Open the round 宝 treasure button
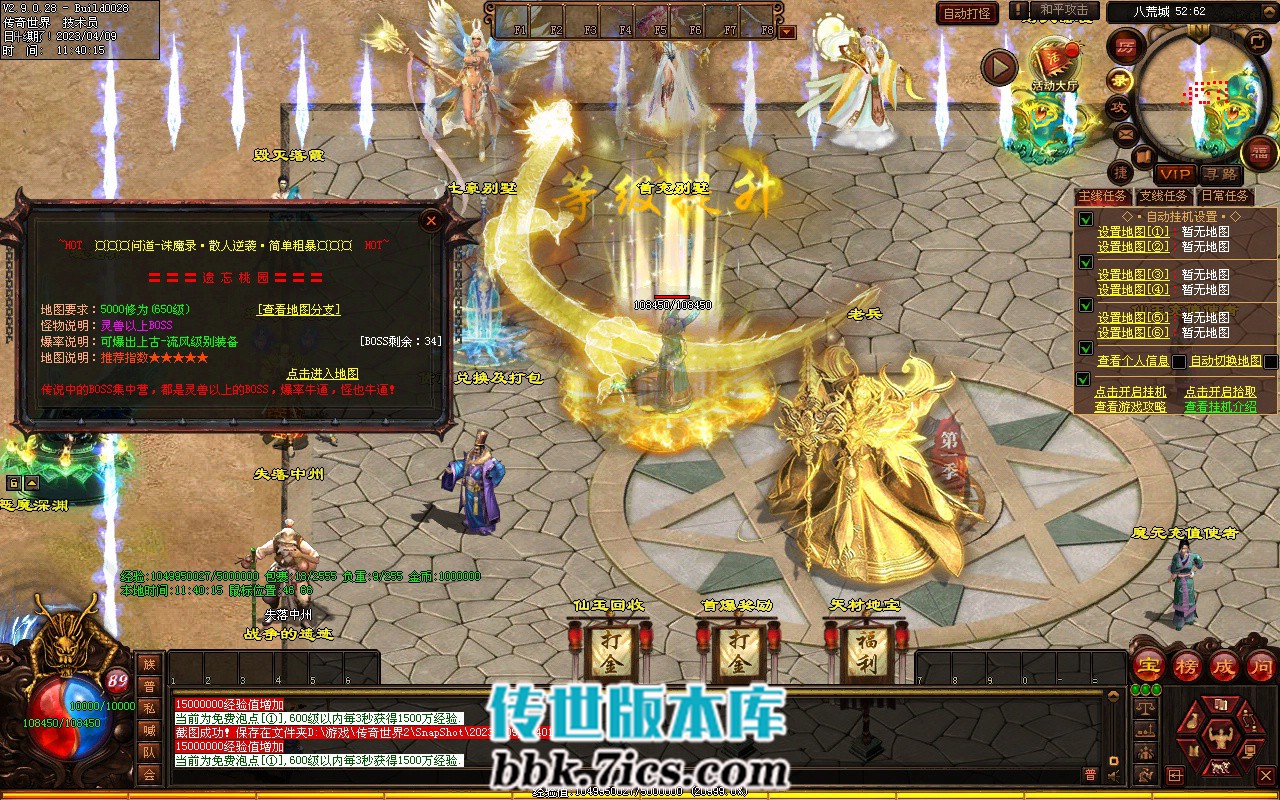The height and width of the screenshot is (800, 1280). (1149, 666)
